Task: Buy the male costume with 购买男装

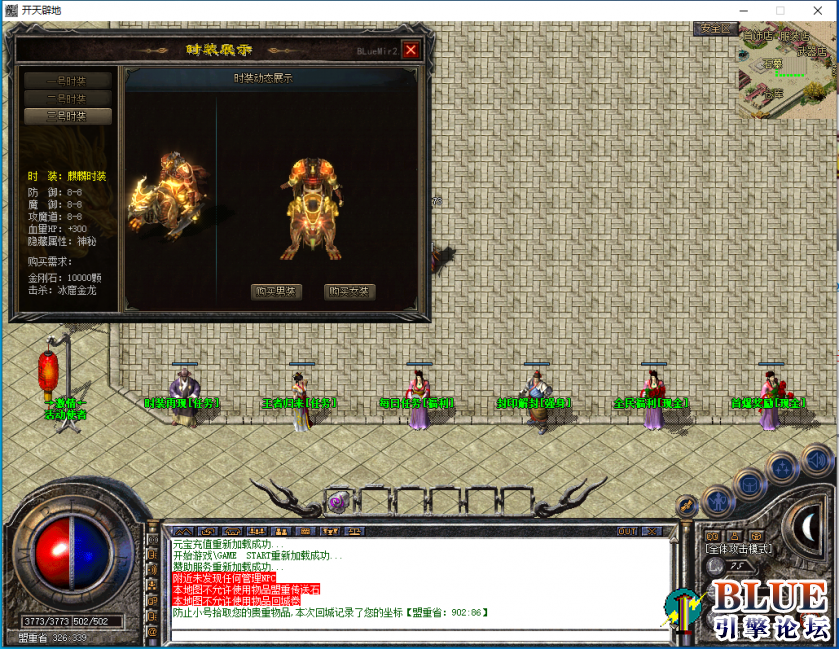Action: [276, 292]
